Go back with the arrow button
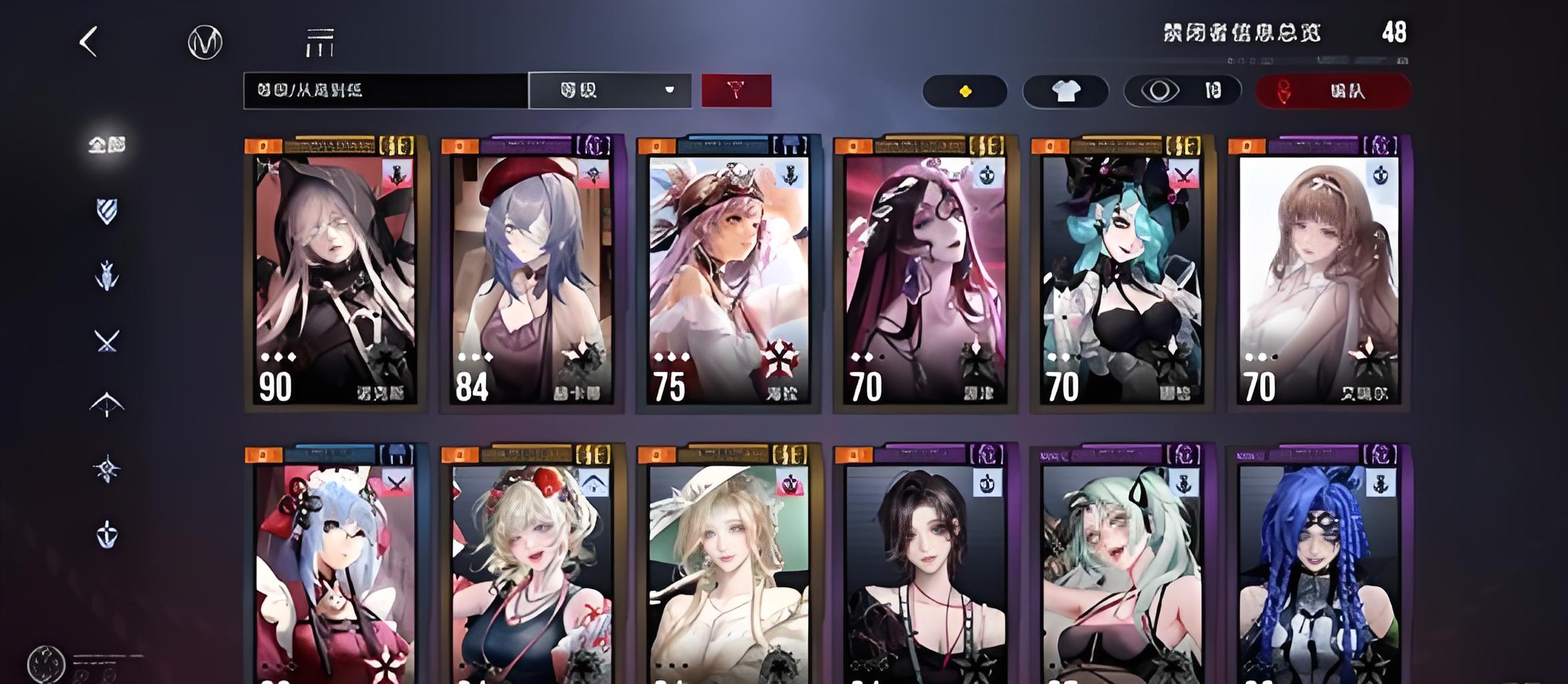 tap(89, 42)
